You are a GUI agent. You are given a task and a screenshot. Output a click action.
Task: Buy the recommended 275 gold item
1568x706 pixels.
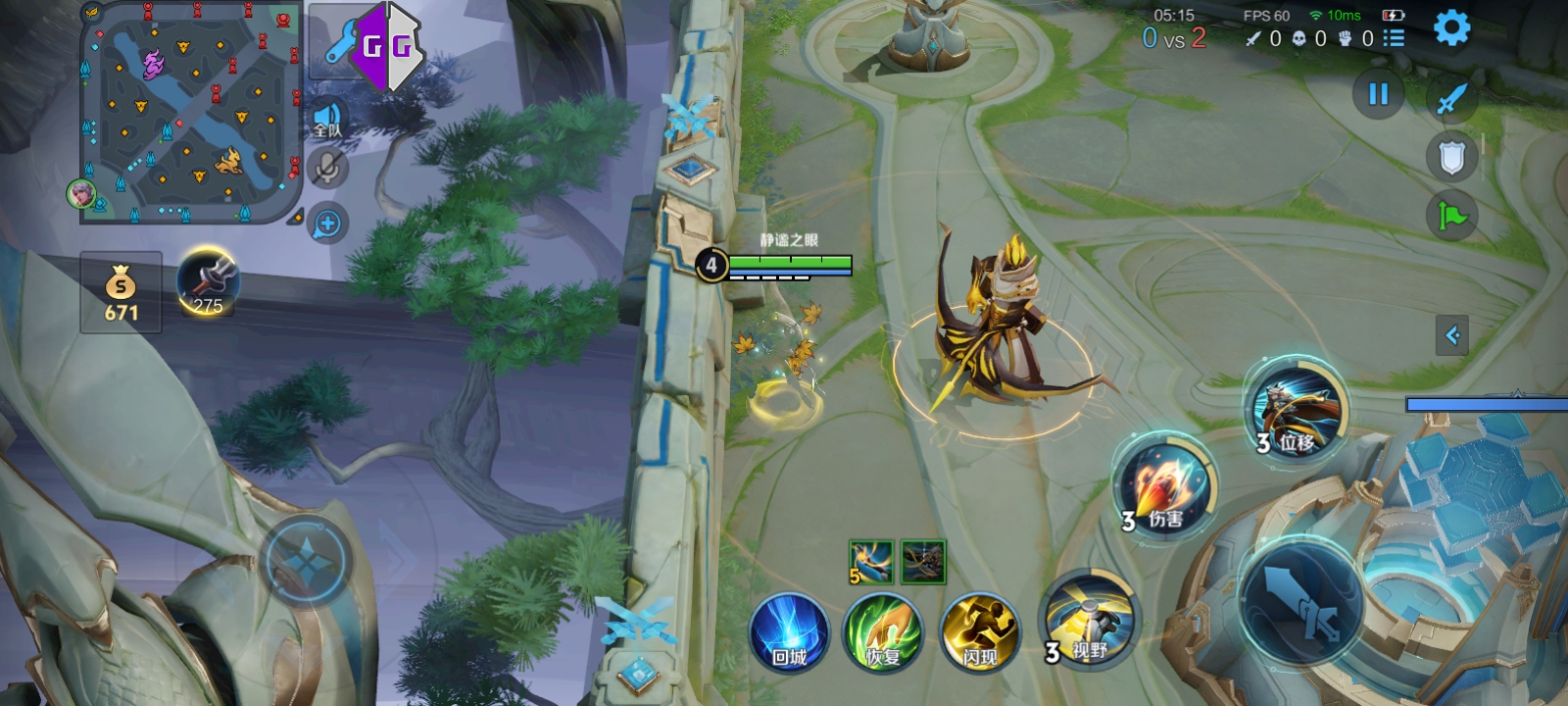tap(207, 281)
